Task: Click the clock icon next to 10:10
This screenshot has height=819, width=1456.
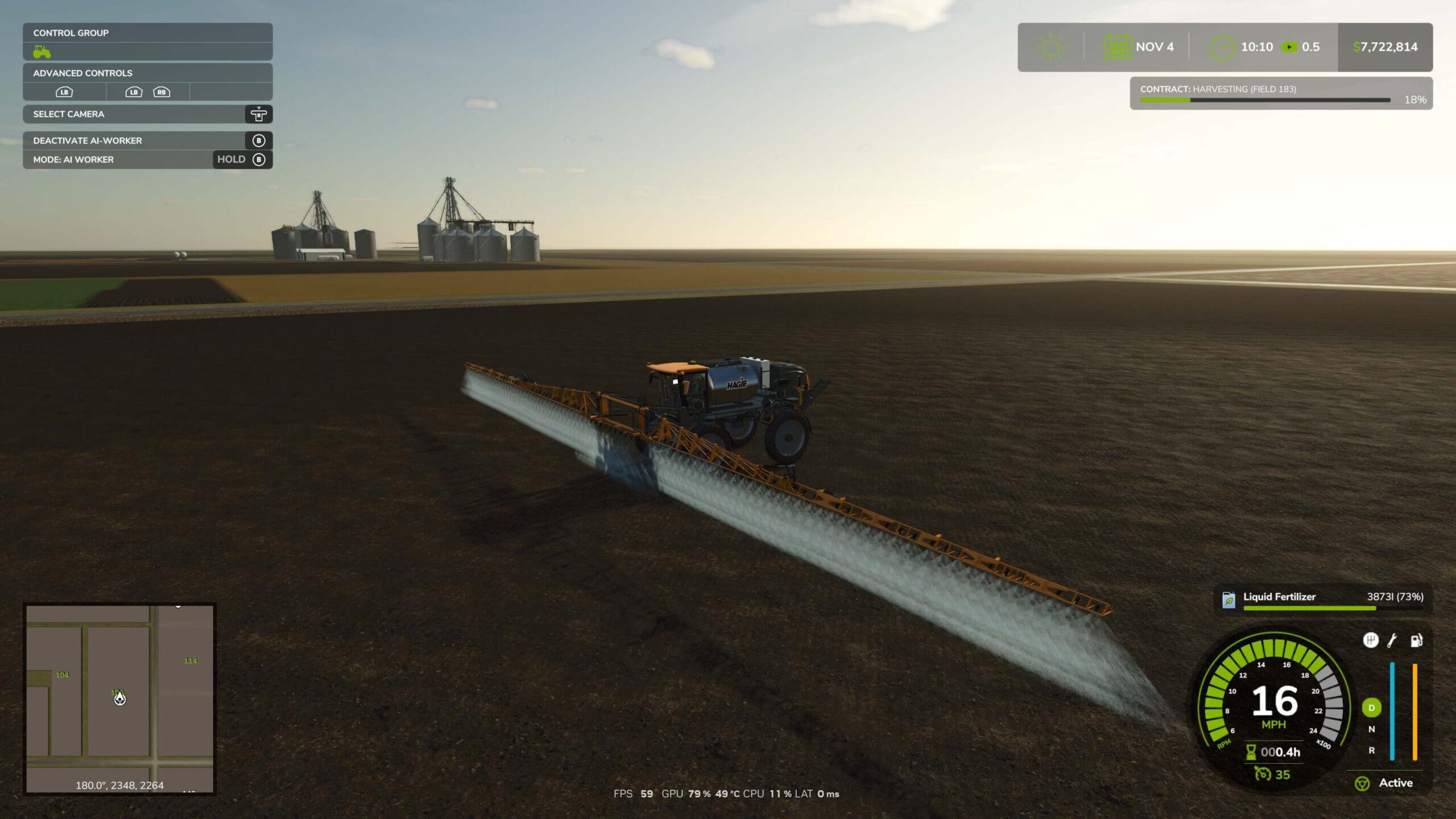Action: [x=1221, y=47]
